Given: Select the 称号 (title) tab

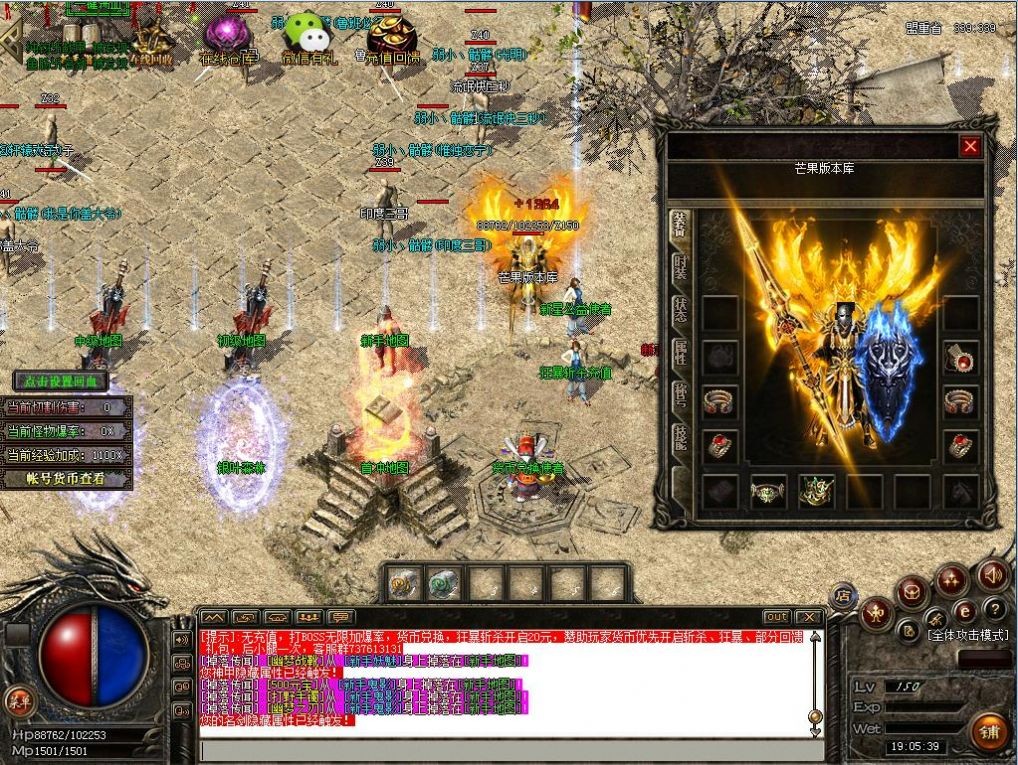Looking at the screenshot, I should [680, 395].
